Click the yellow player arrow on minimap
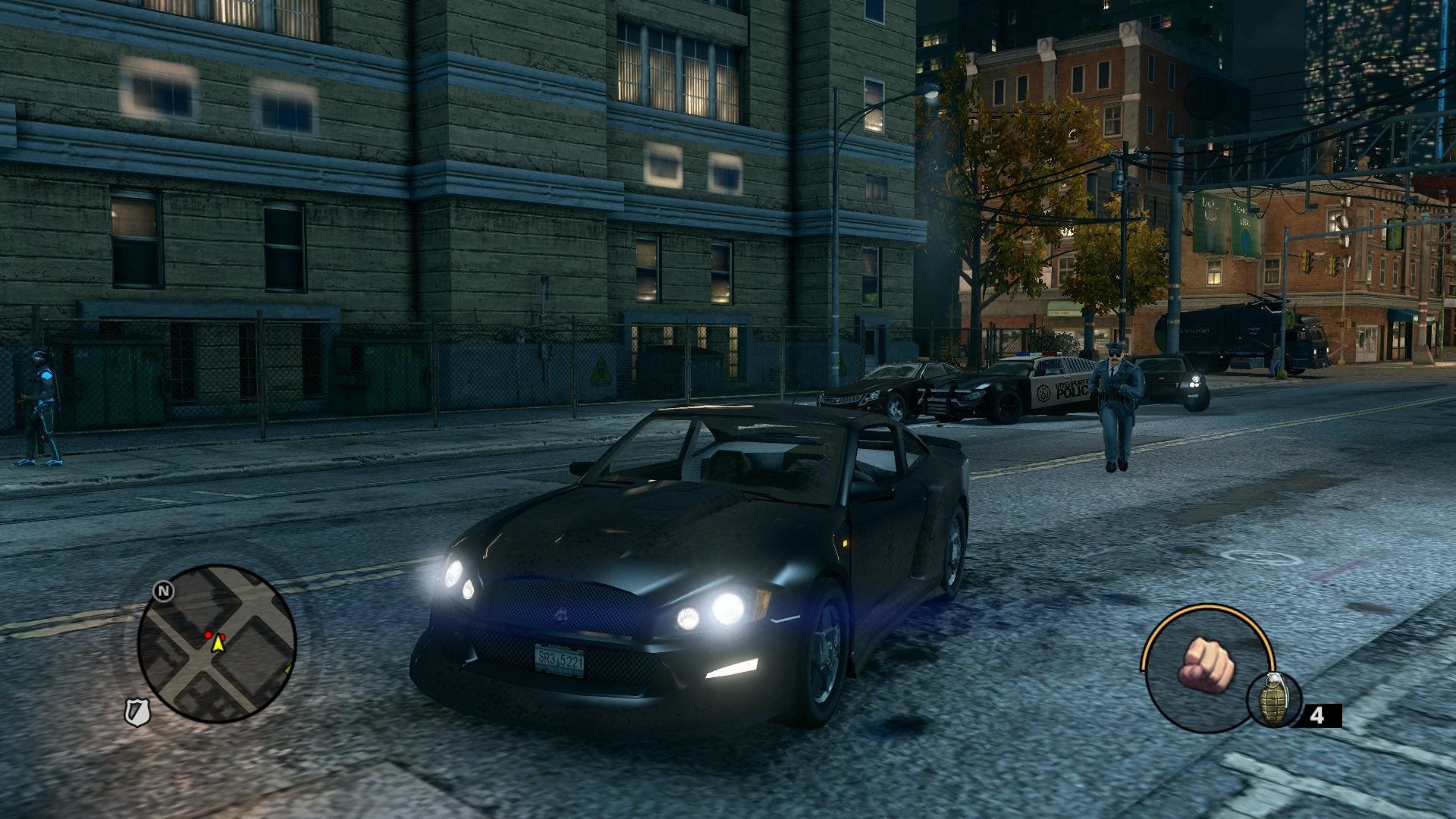This screenshot has height=819, width=1456. point(218,644)
